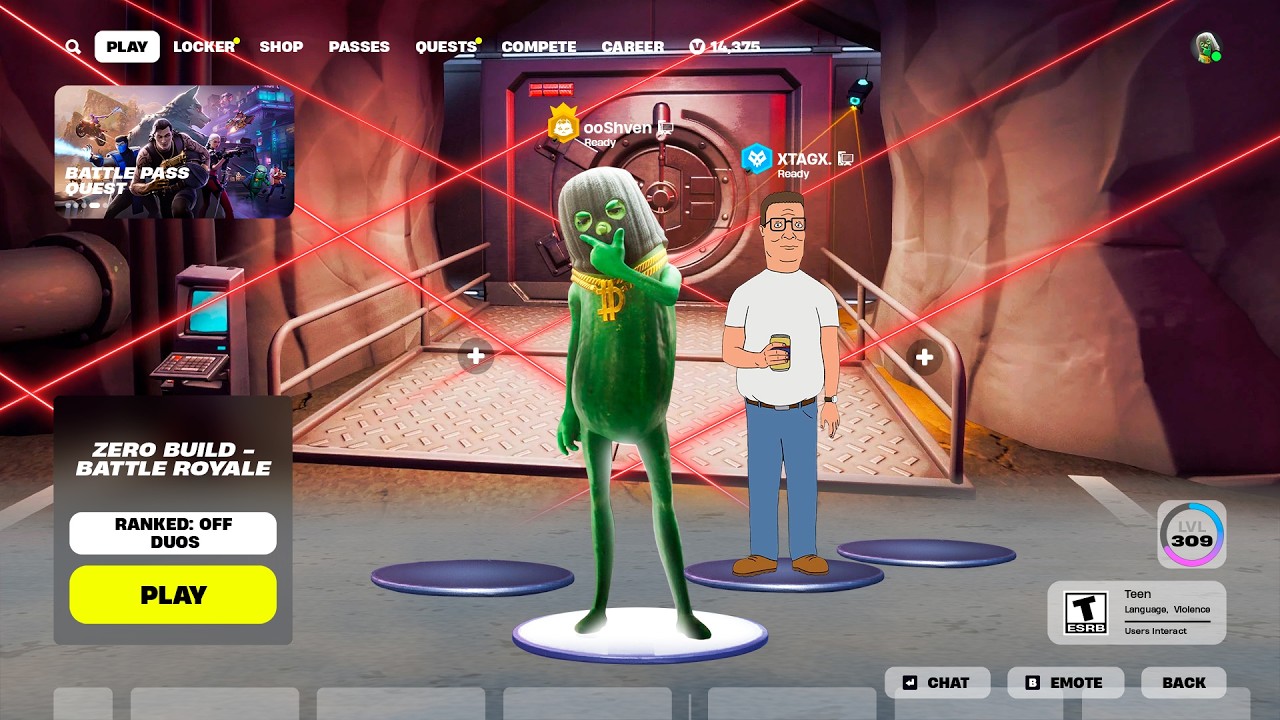Open the V-Bucks balance
The image size is (1280, 720).
(x=725, y=47)
